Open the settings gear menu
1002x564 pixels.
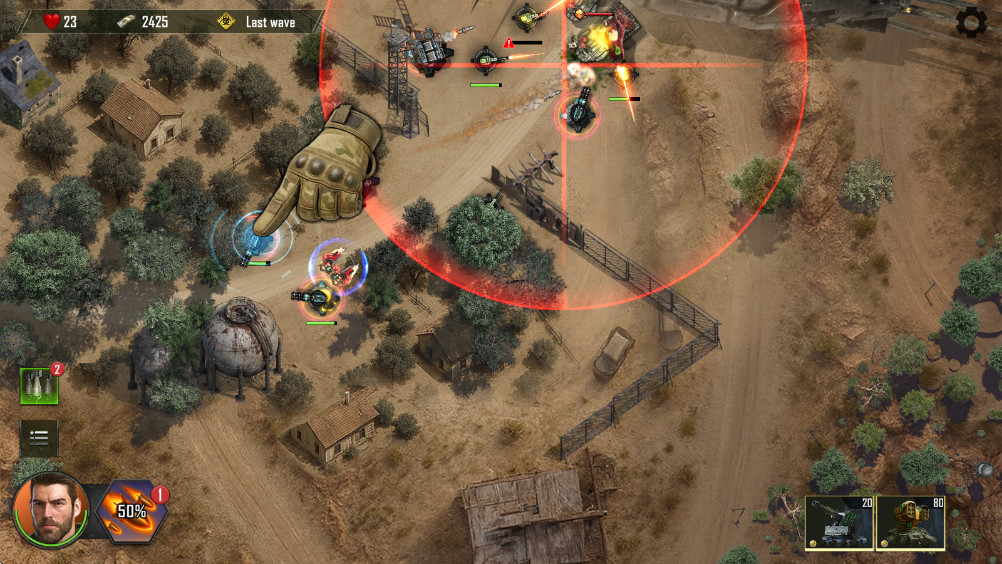(971, 22)
